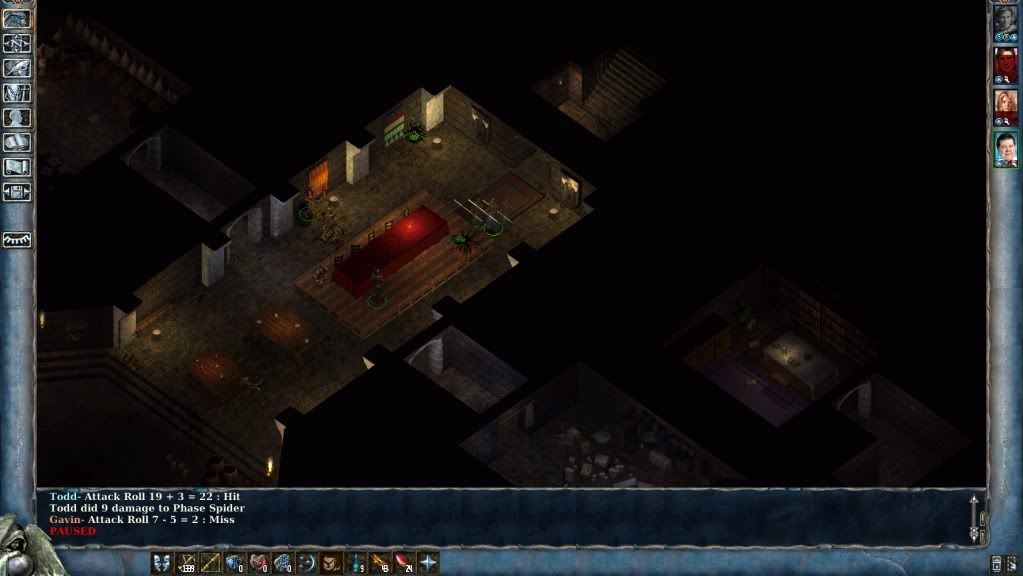Click the closed-eye rest button
This screenshot has height=576, width=1023.
pyautogui.click(x=18, y=240)
